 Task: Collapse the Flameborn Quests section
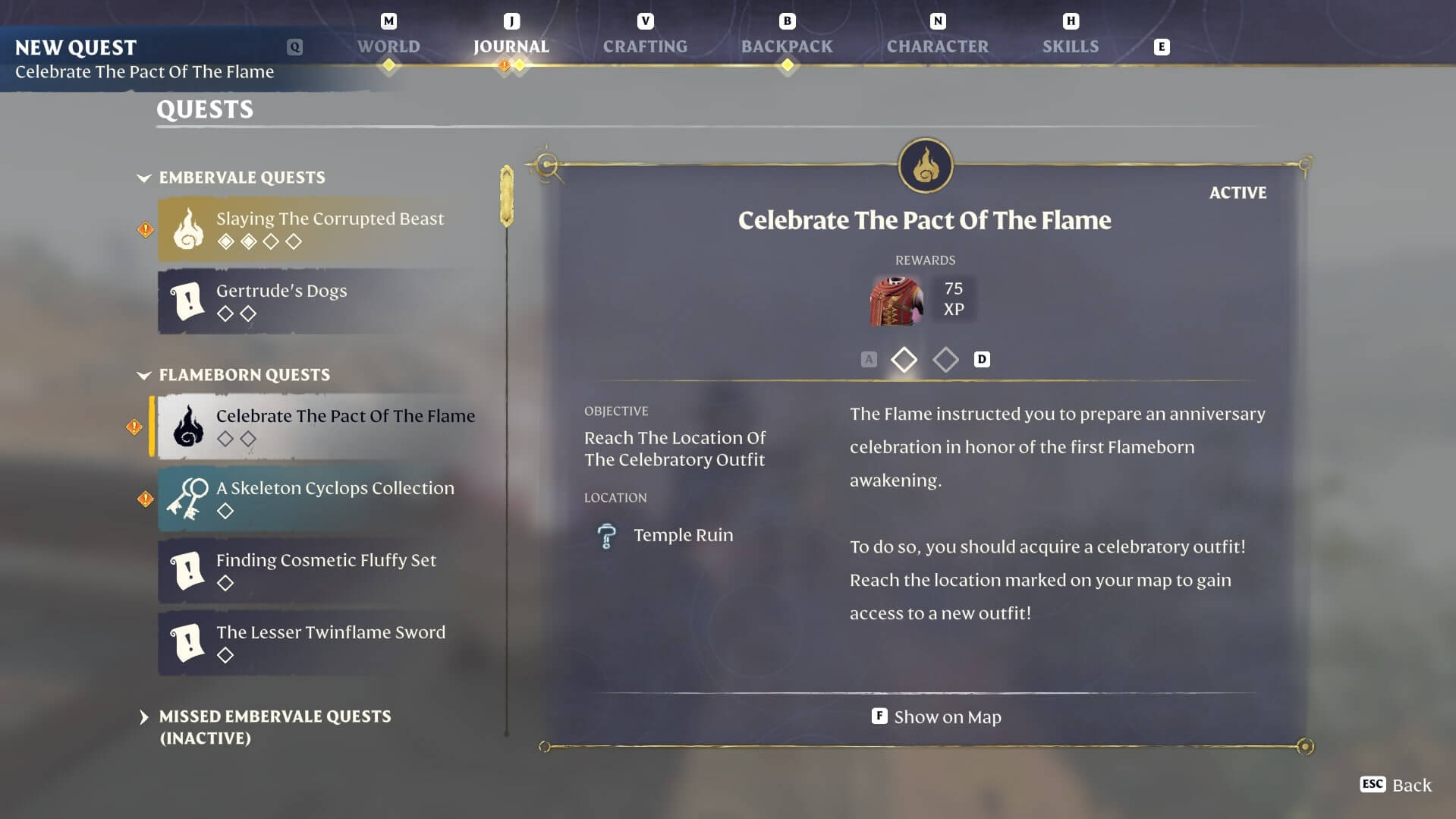[144, 375]
